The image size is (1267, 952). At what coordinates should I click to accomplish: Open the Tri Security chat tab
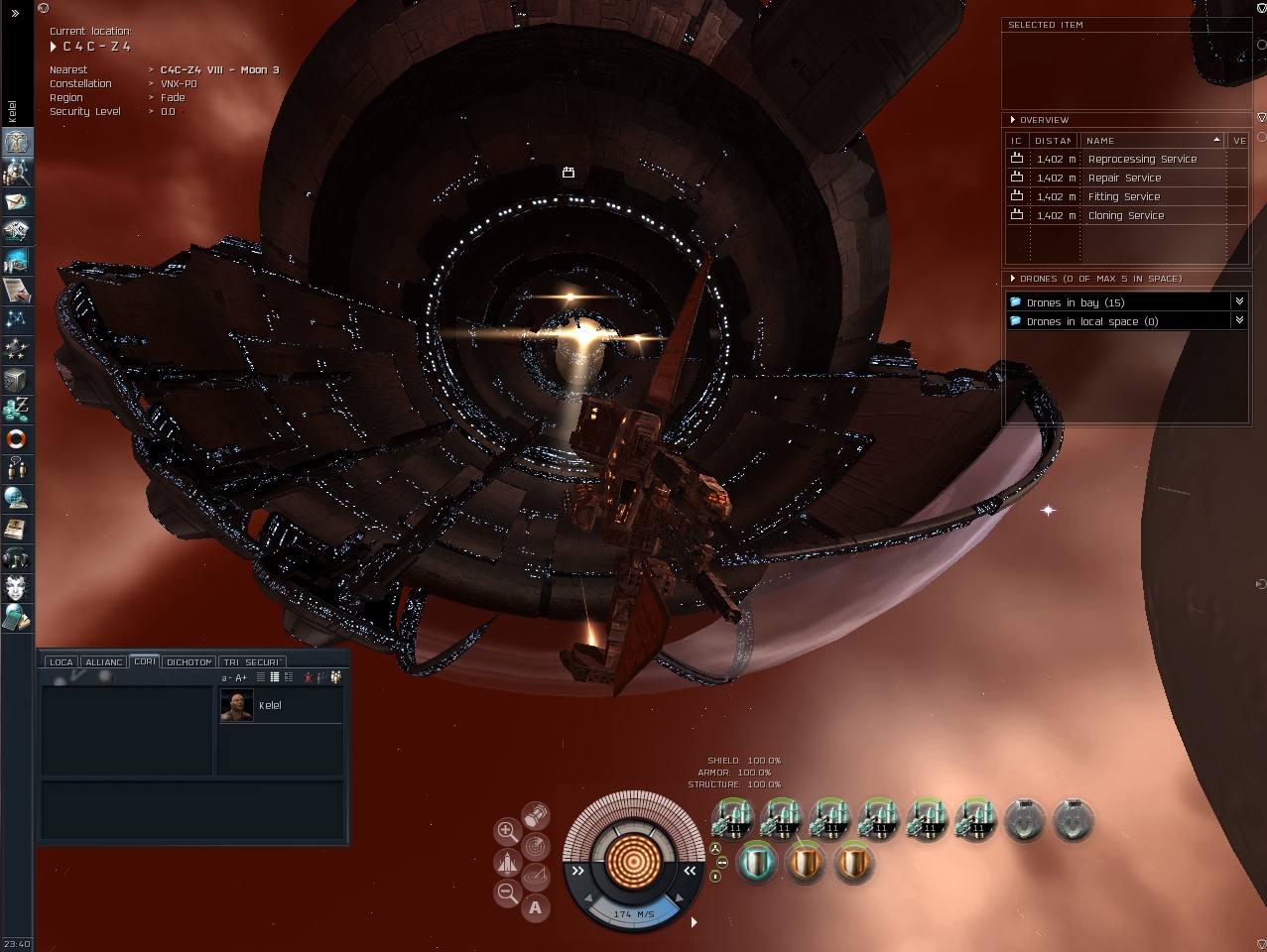click(252, 661)
